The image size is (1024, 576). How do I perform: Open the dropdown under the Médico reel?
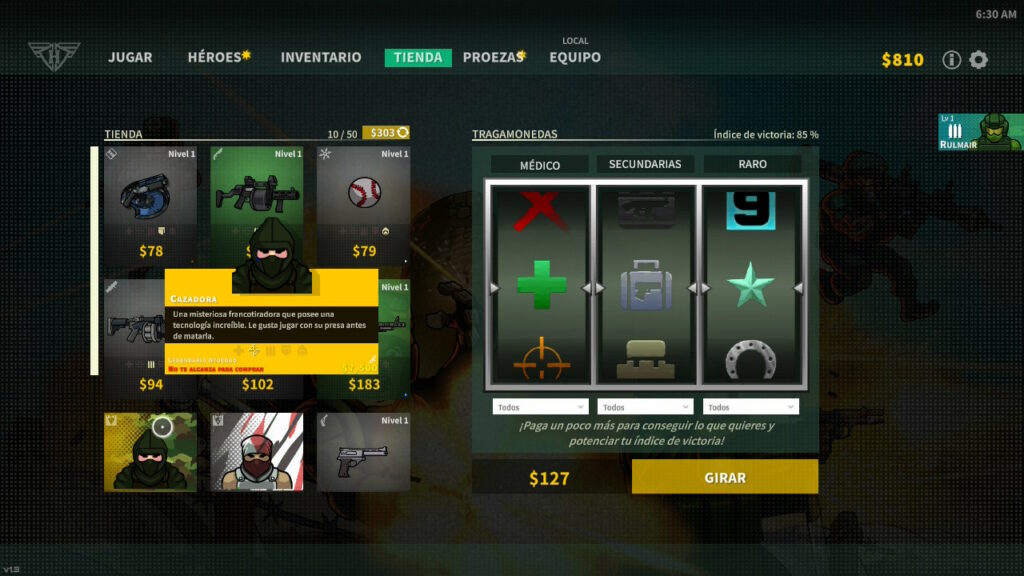pos(540,407)
